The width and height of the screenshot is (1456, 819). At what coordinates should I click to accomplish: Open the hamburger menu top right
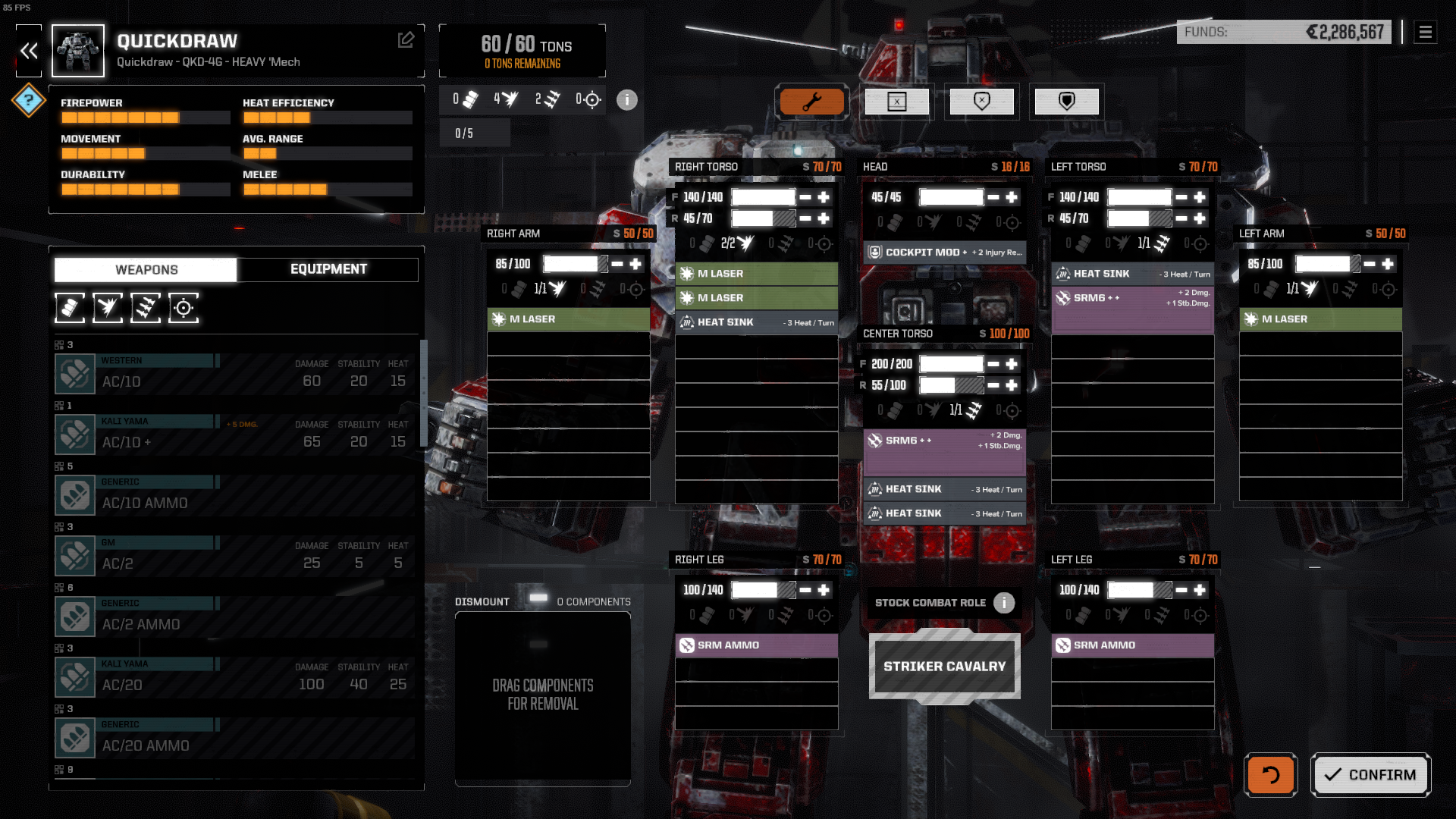point(1426,33)
